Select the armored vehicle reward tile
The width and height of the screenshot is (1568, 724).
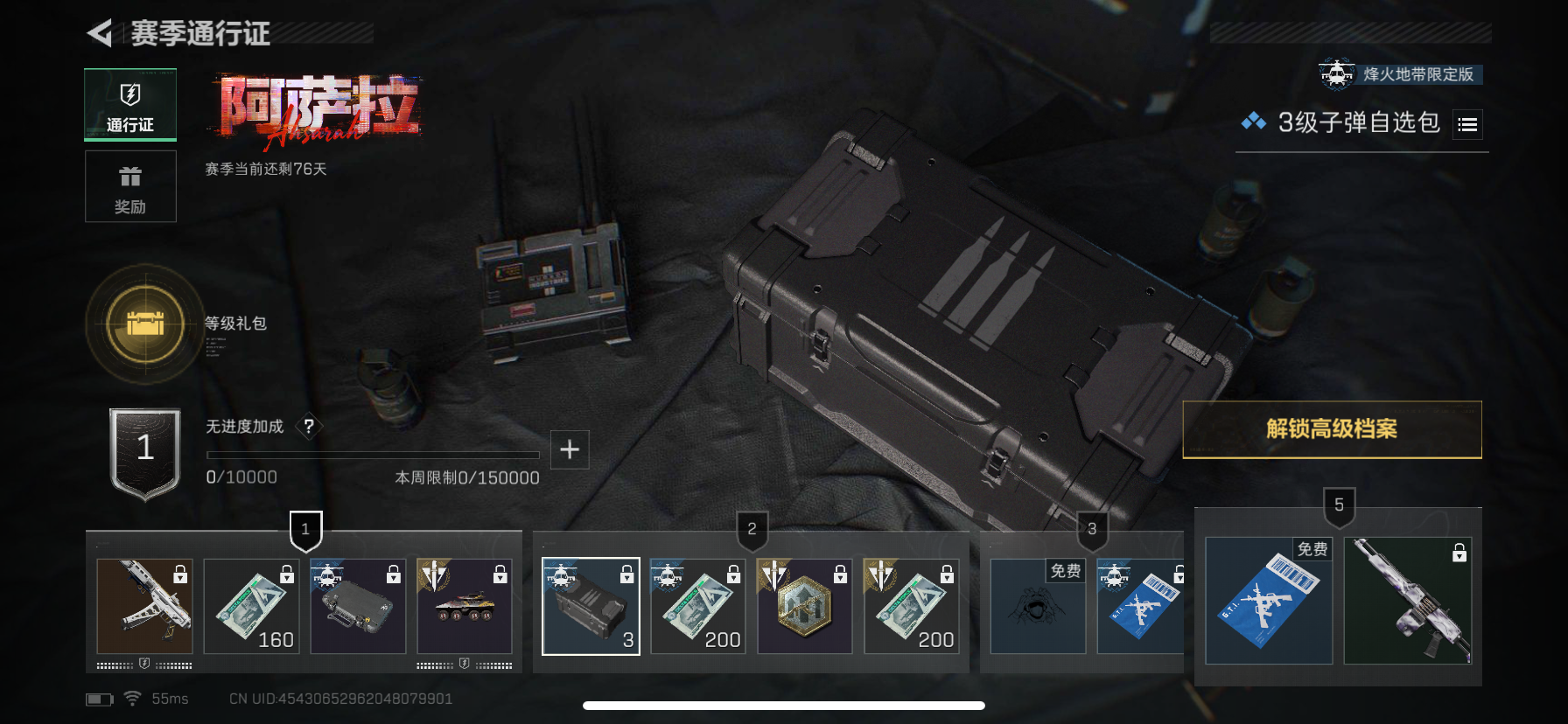[x=465, y=606]
